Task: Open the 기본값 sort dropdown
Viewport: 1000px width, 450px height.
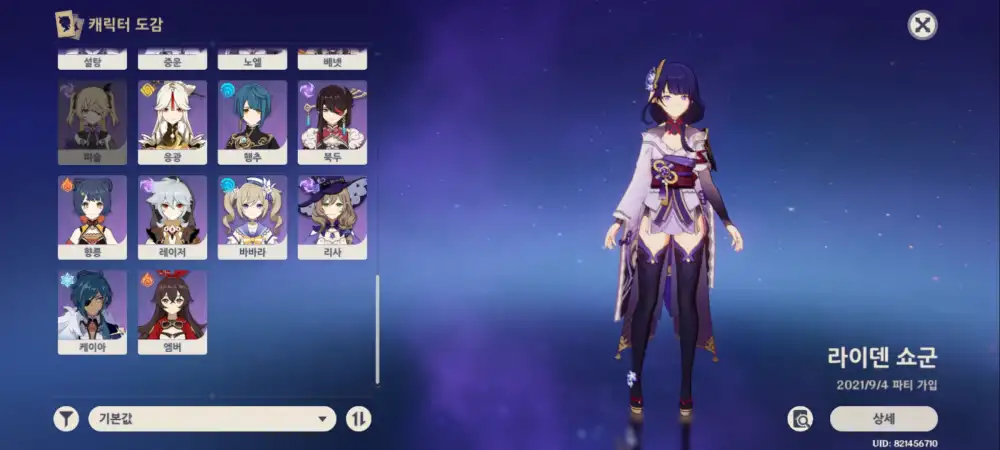Action: [211, 419]
